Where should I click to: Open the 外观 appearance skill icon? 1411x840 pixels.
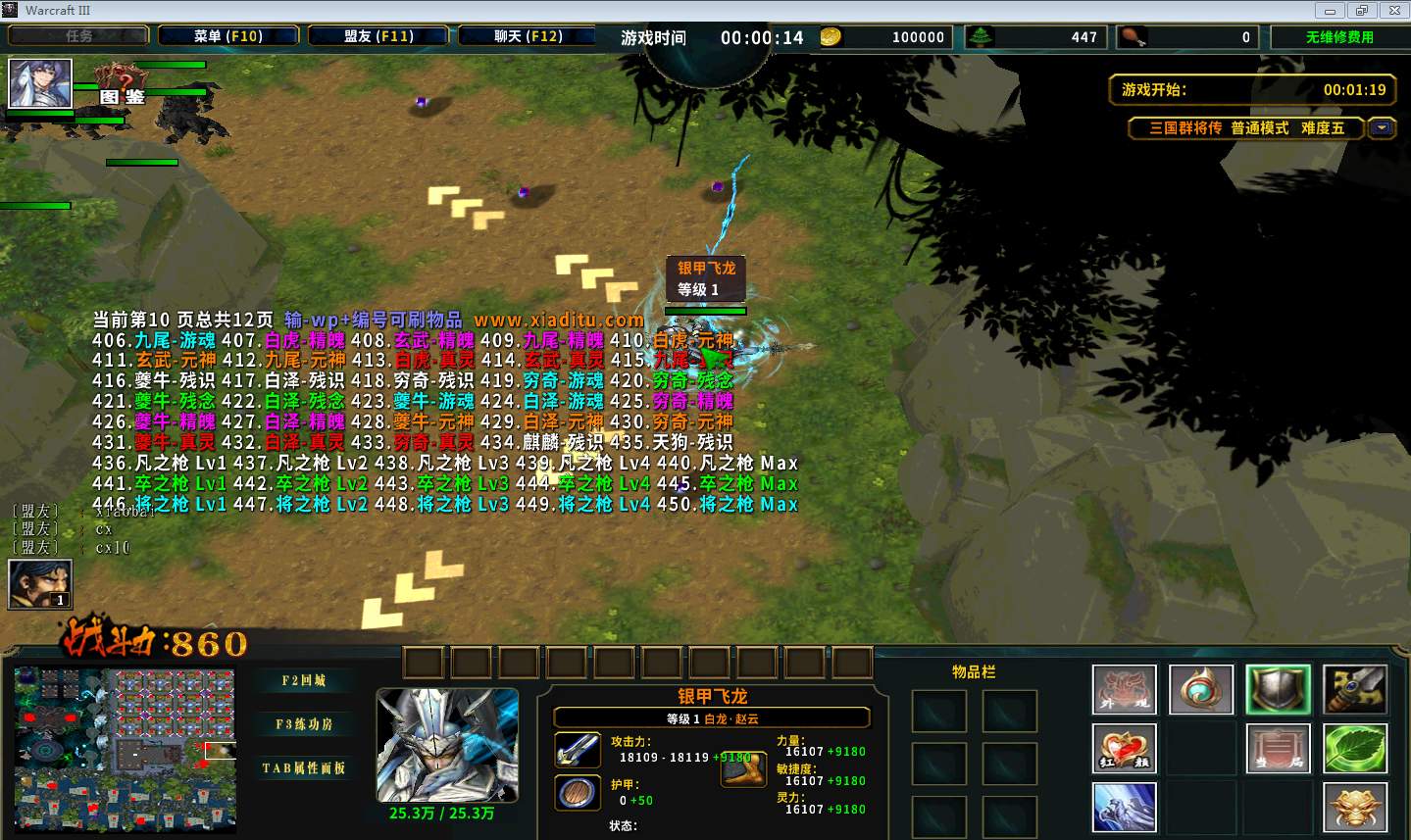1124,690
